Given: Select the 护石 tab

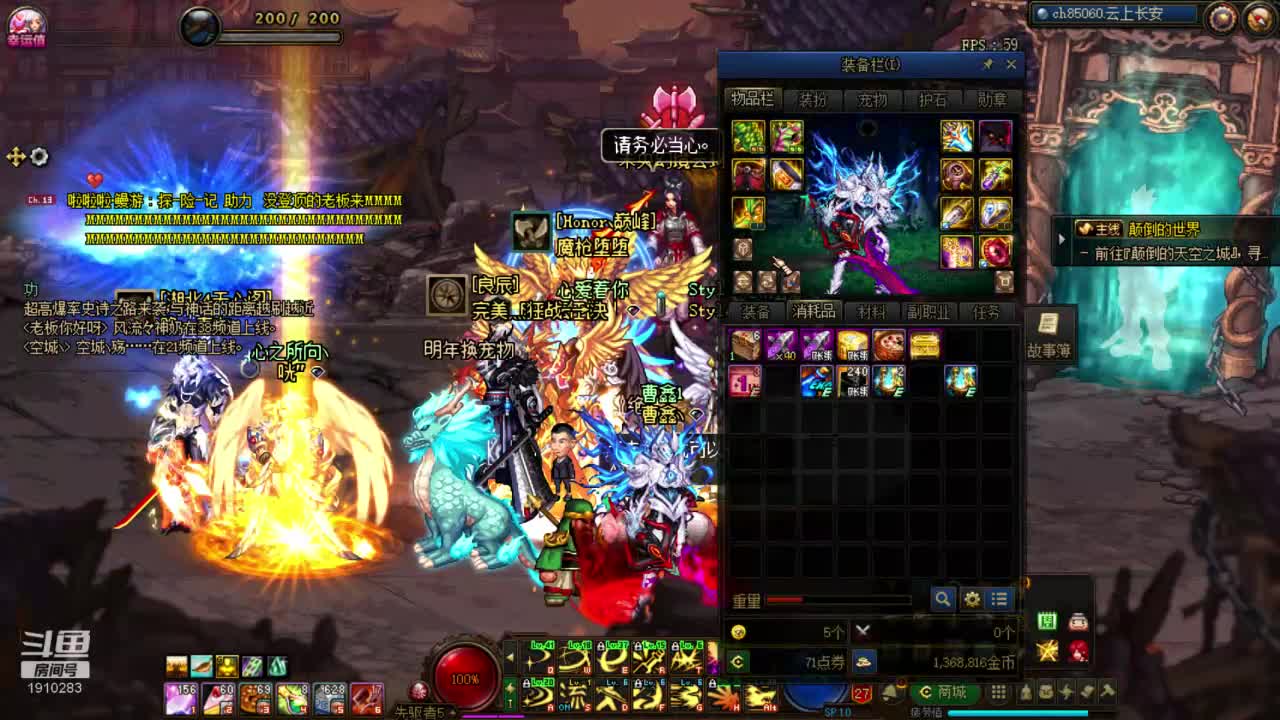Looking at the screenshot, I should pos(932,99).
